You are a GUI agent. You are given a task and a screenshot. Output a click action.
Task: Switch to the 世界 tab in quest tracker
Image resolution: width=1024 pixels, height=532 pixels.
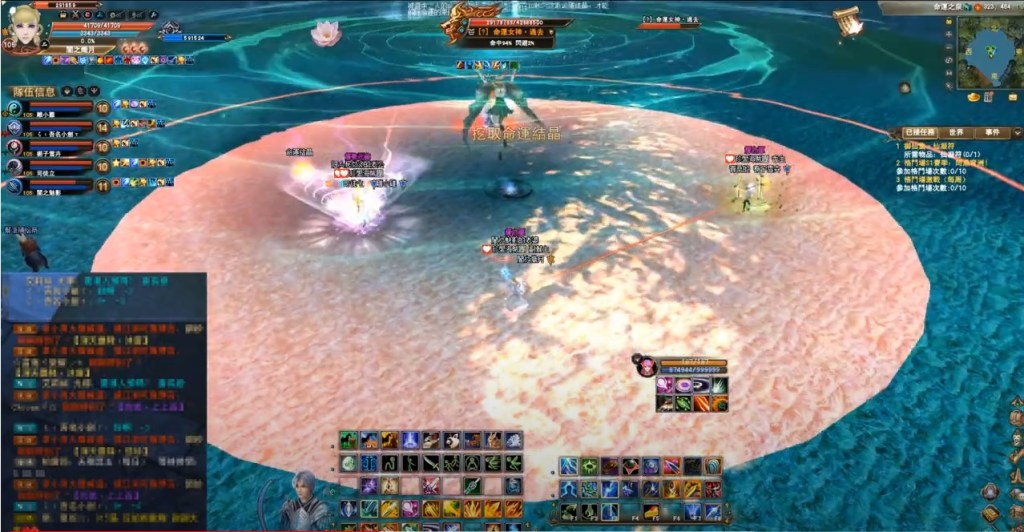[x=956, y=132]
